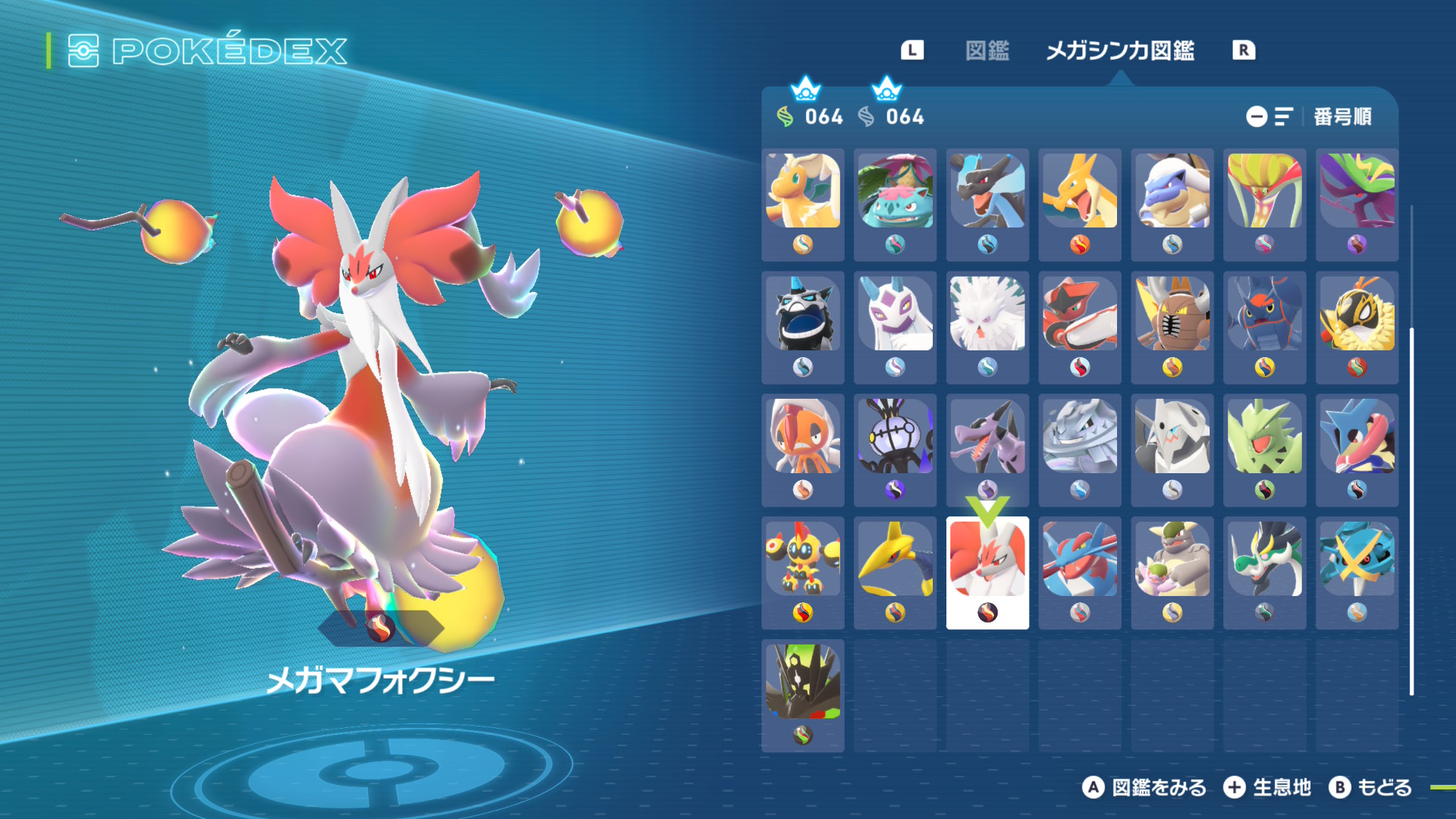This screenshot has height=819, width=1456.
Task: Select the Mega Aerodactyl tile
Action: [987, 449]
